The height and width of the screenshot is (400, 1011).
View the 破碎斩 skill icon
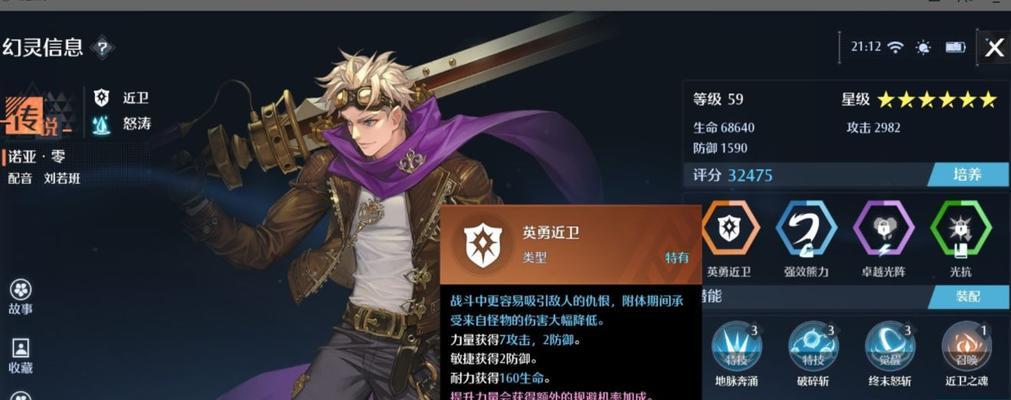coord(813,345)
